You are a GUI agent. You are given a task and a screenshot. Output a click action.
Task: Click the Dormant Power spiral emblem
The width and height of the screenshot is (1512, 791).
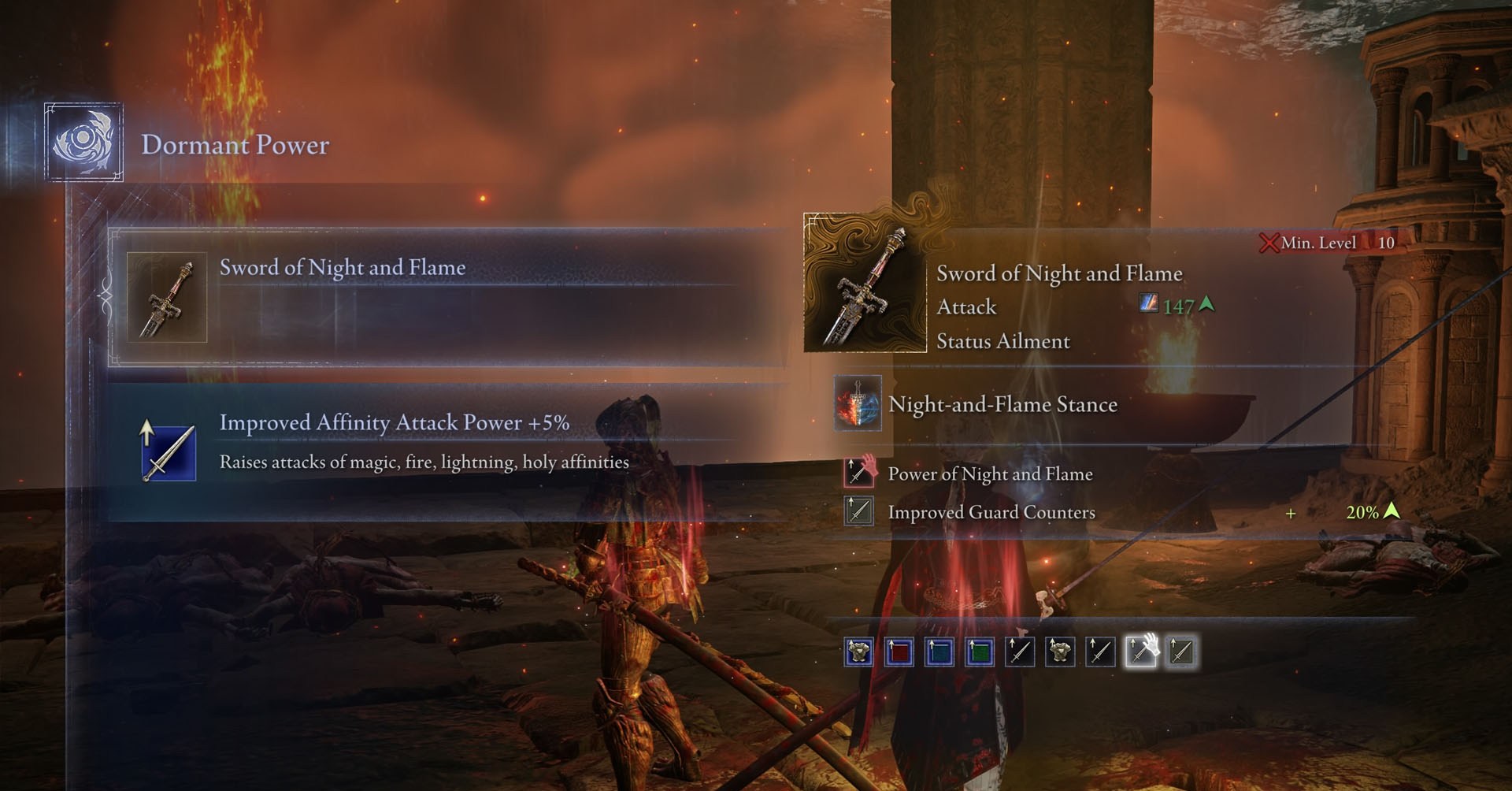pyautogui.click(x=83, y=140)
